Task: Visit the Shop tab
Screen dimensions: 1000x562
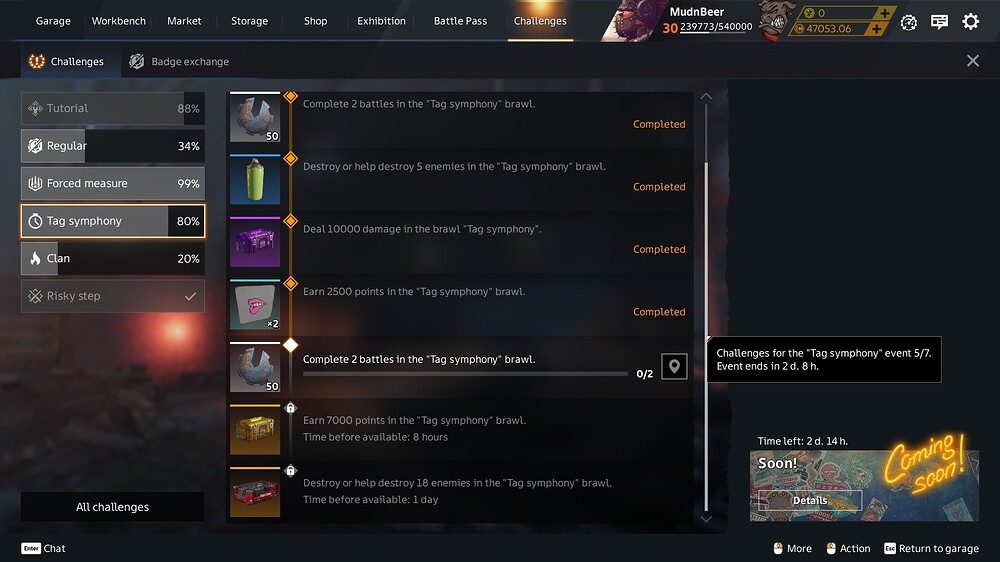Action: coord(315,21)
